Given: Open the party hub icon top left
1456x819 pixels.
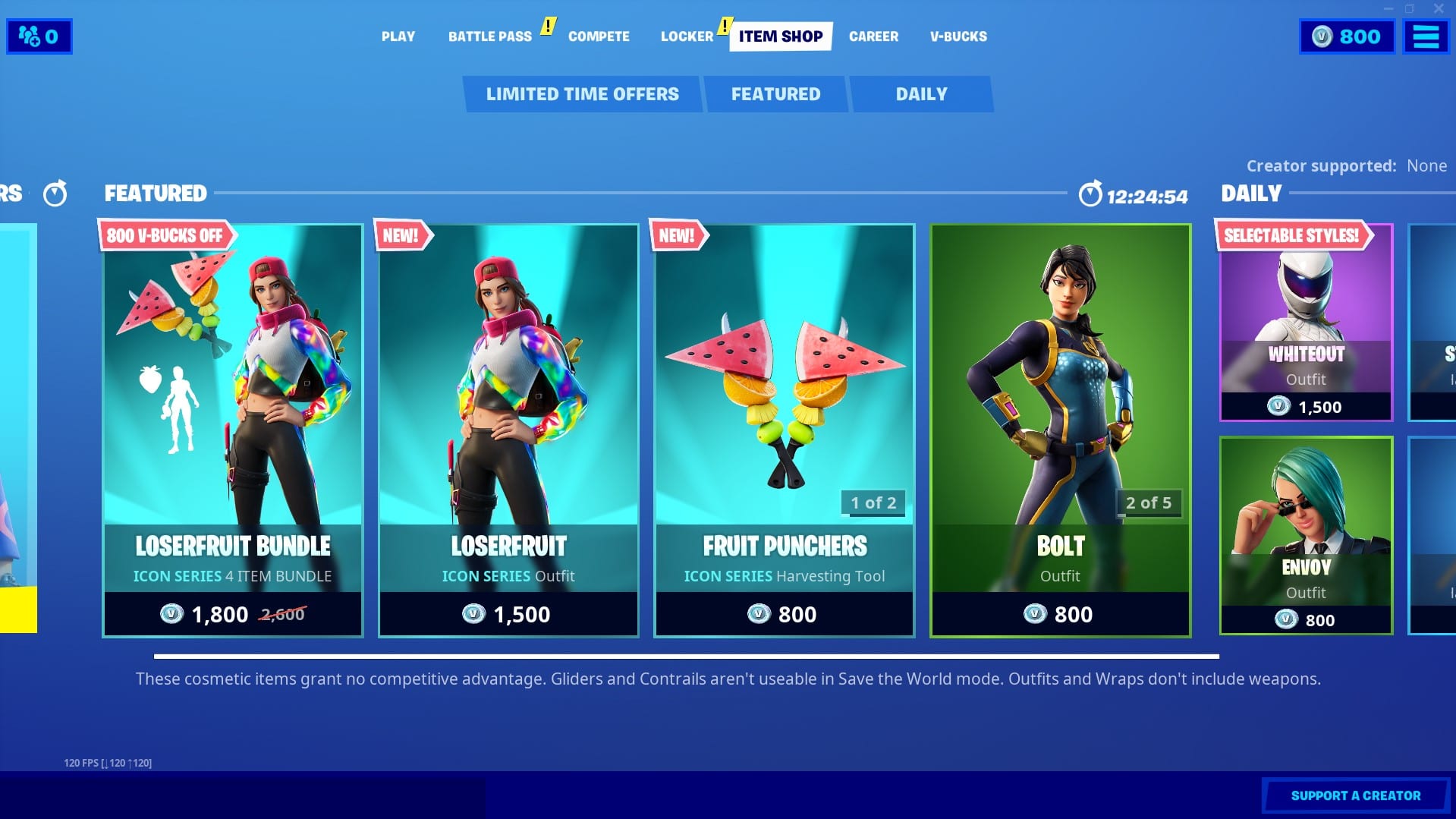Looking at the screenshot, I should click(x=39, y=36).
